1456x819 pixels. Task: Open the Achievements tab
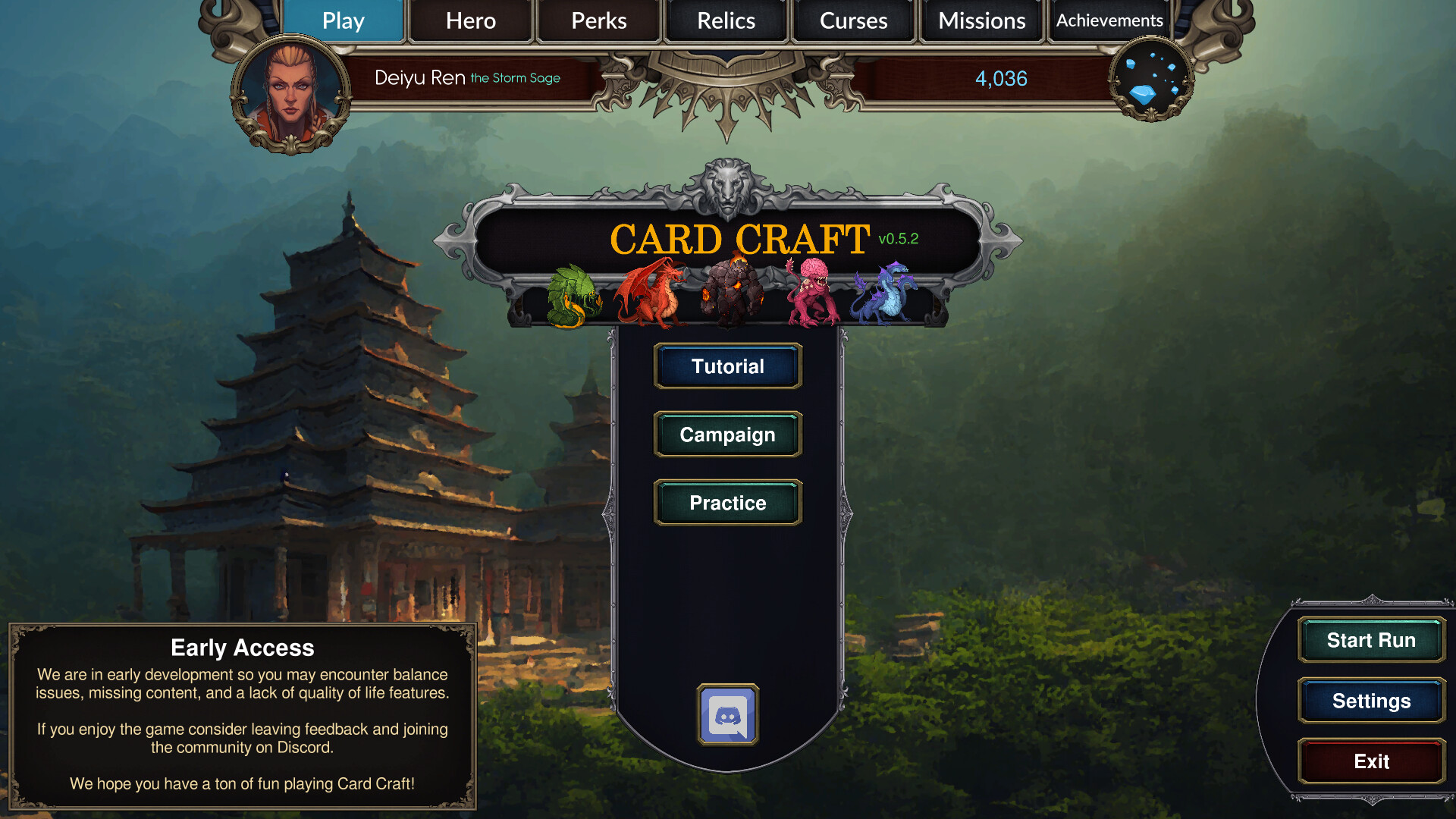click(1109, 20)
